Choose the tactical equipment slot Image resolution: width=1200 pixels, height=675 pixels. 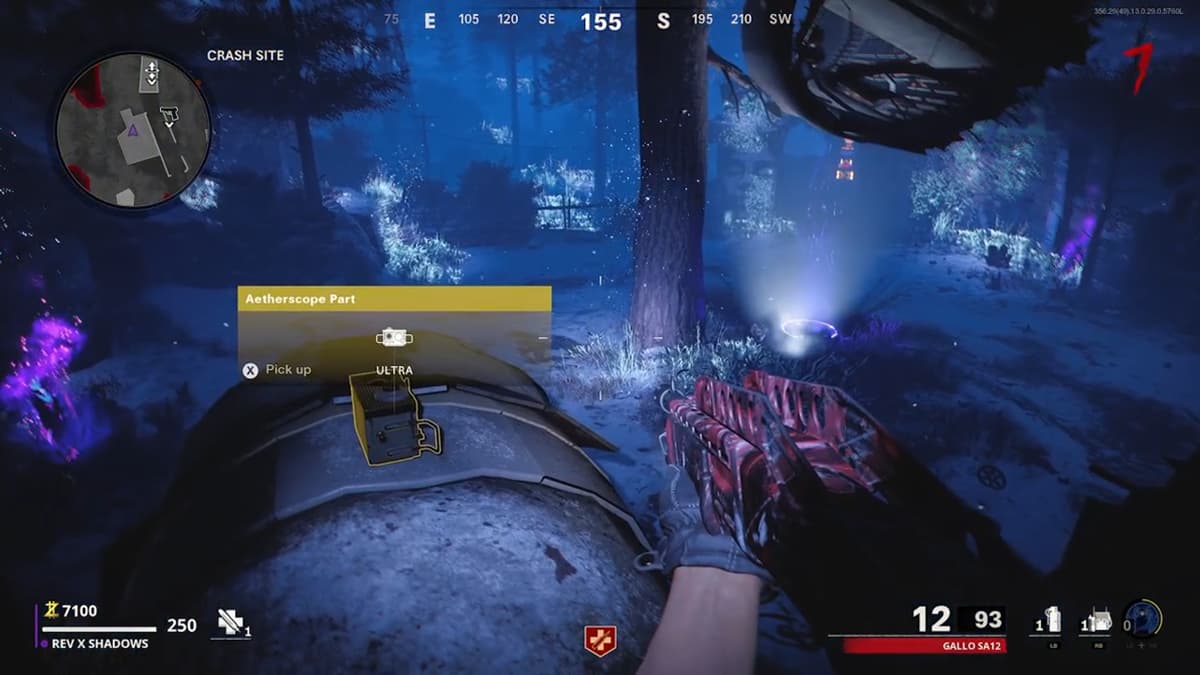point(1097,622)
